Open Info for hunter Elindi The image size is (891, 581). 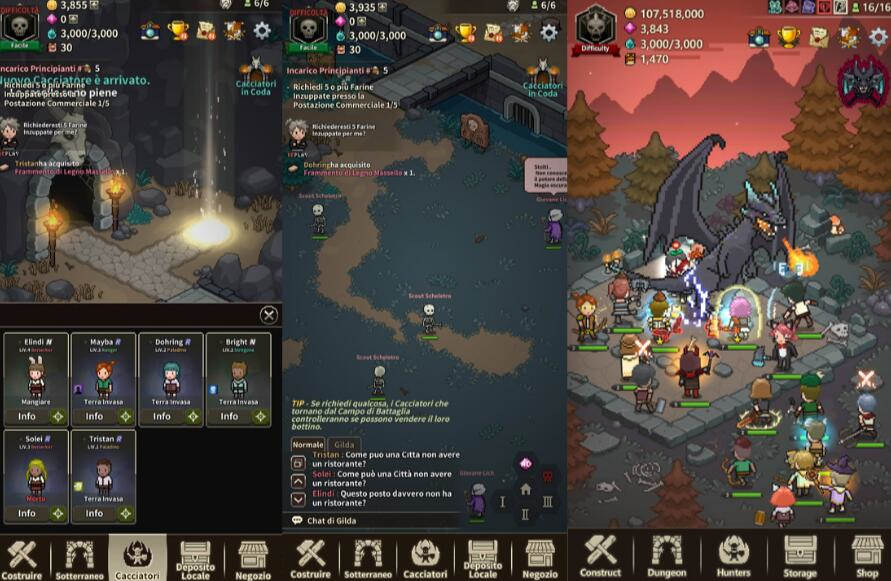coord(27,416)
